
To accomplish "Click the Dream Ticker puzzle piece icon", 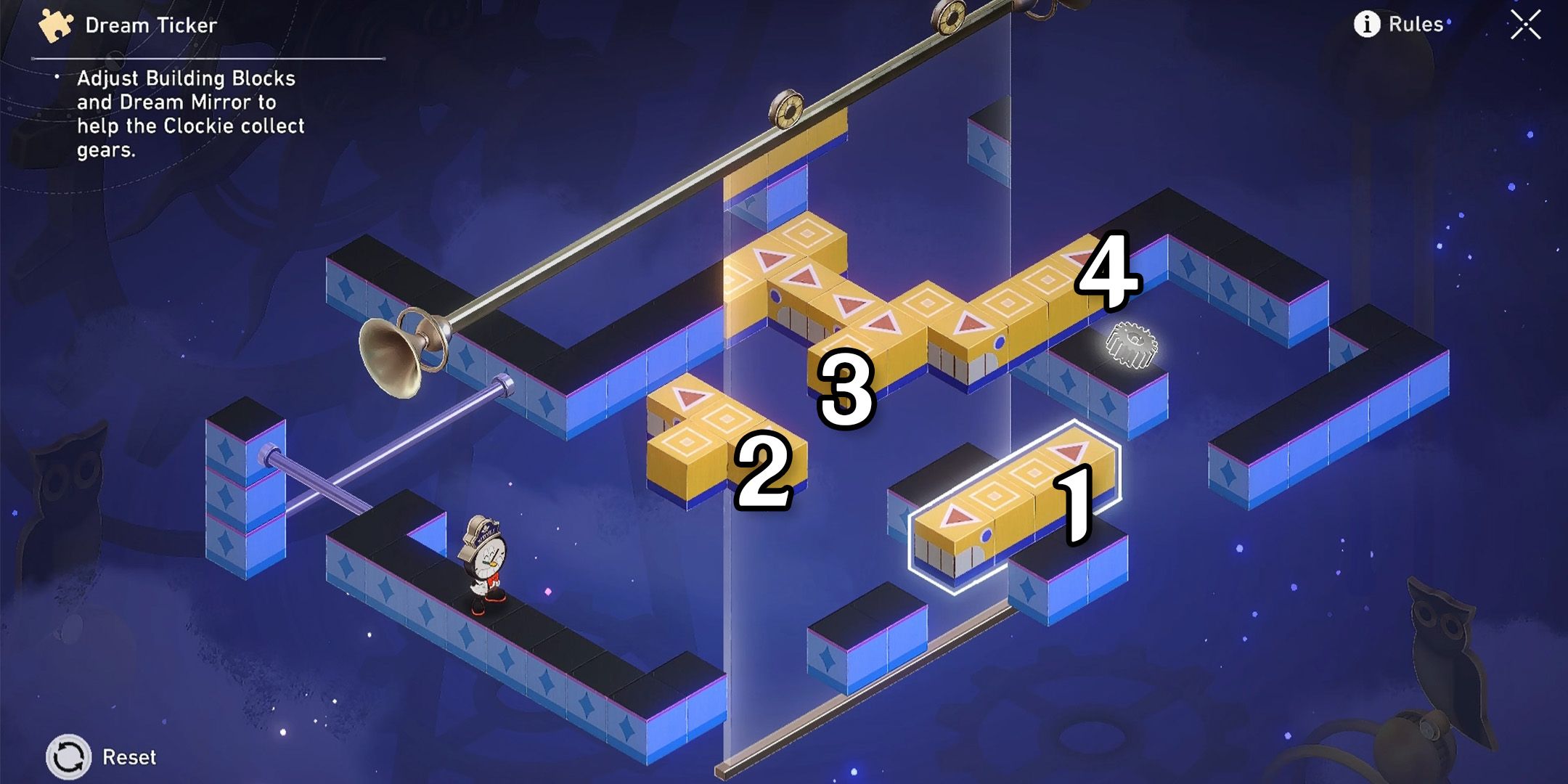I will click(54, 22).
